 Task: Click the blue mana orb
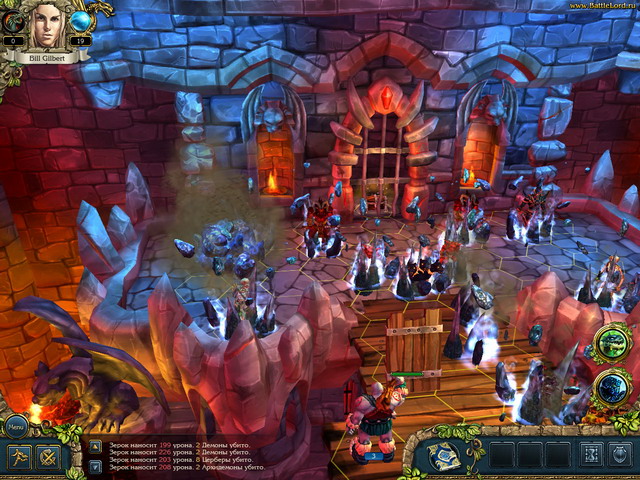(80, 22)
